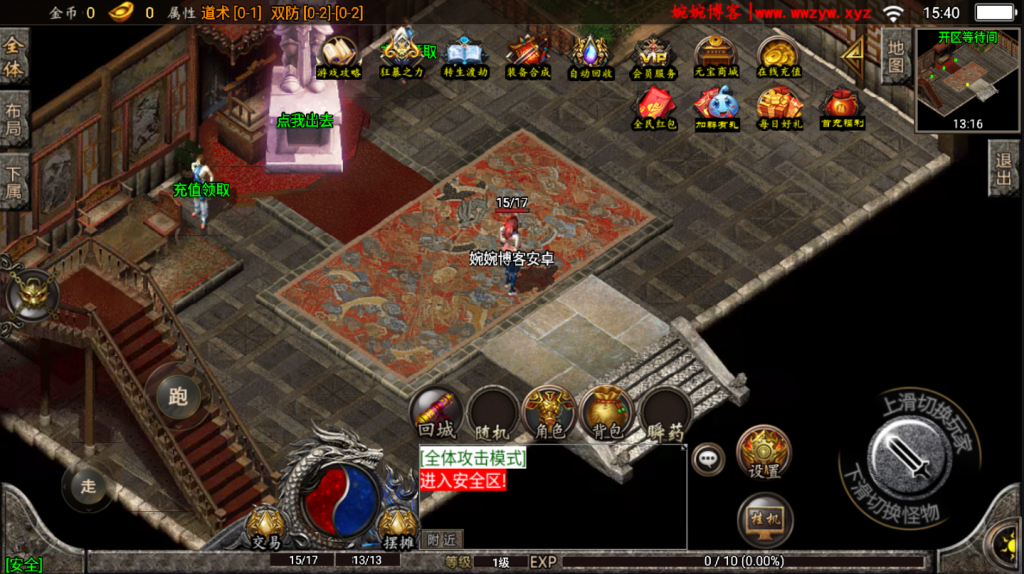Open 设置 settings
The image size is (1024, 574).
tap(764, 454)
